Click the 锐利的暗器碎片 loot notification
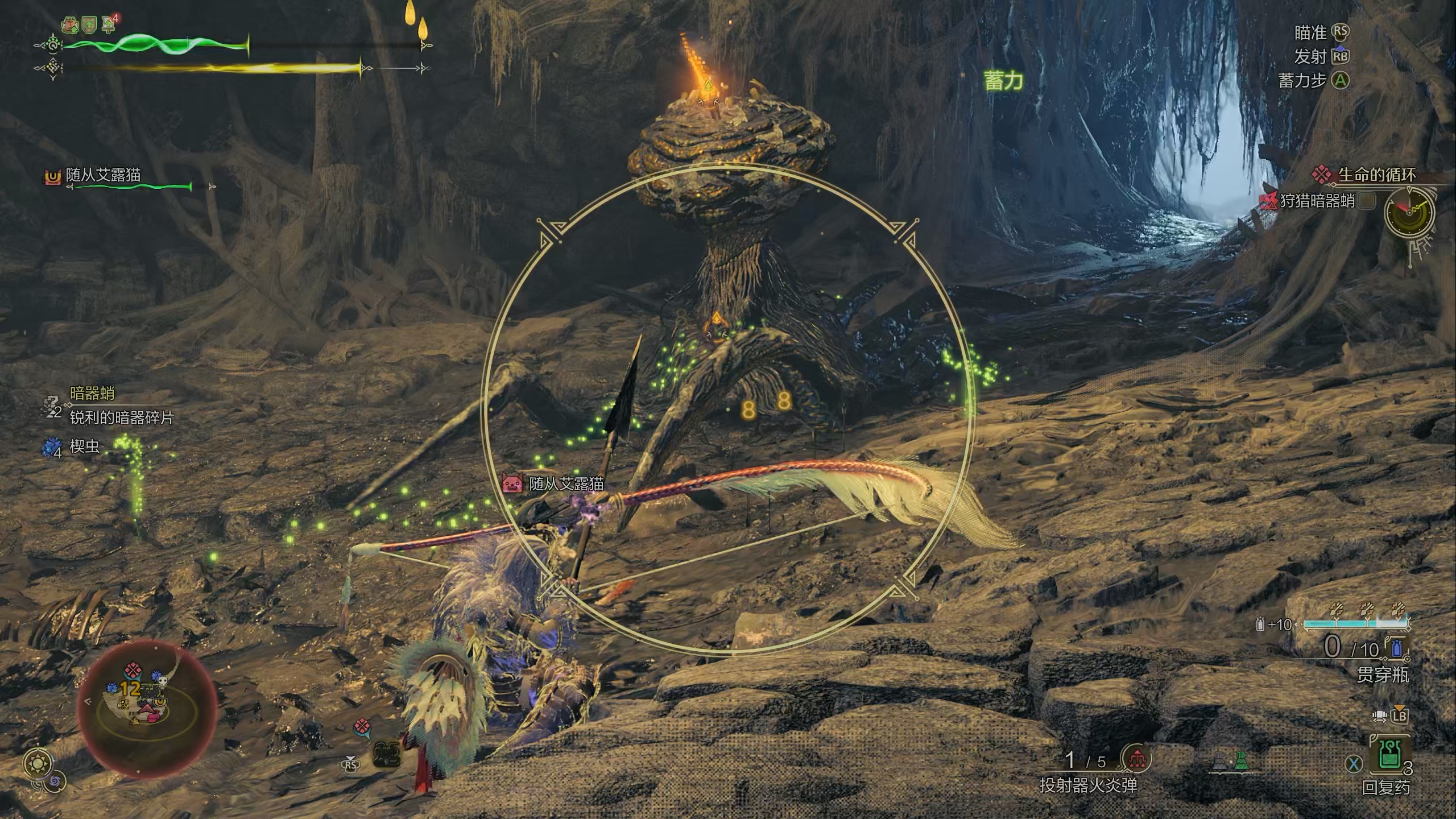Image resolution: width=1456 pixels, height=819 pixels. (121, 417)
